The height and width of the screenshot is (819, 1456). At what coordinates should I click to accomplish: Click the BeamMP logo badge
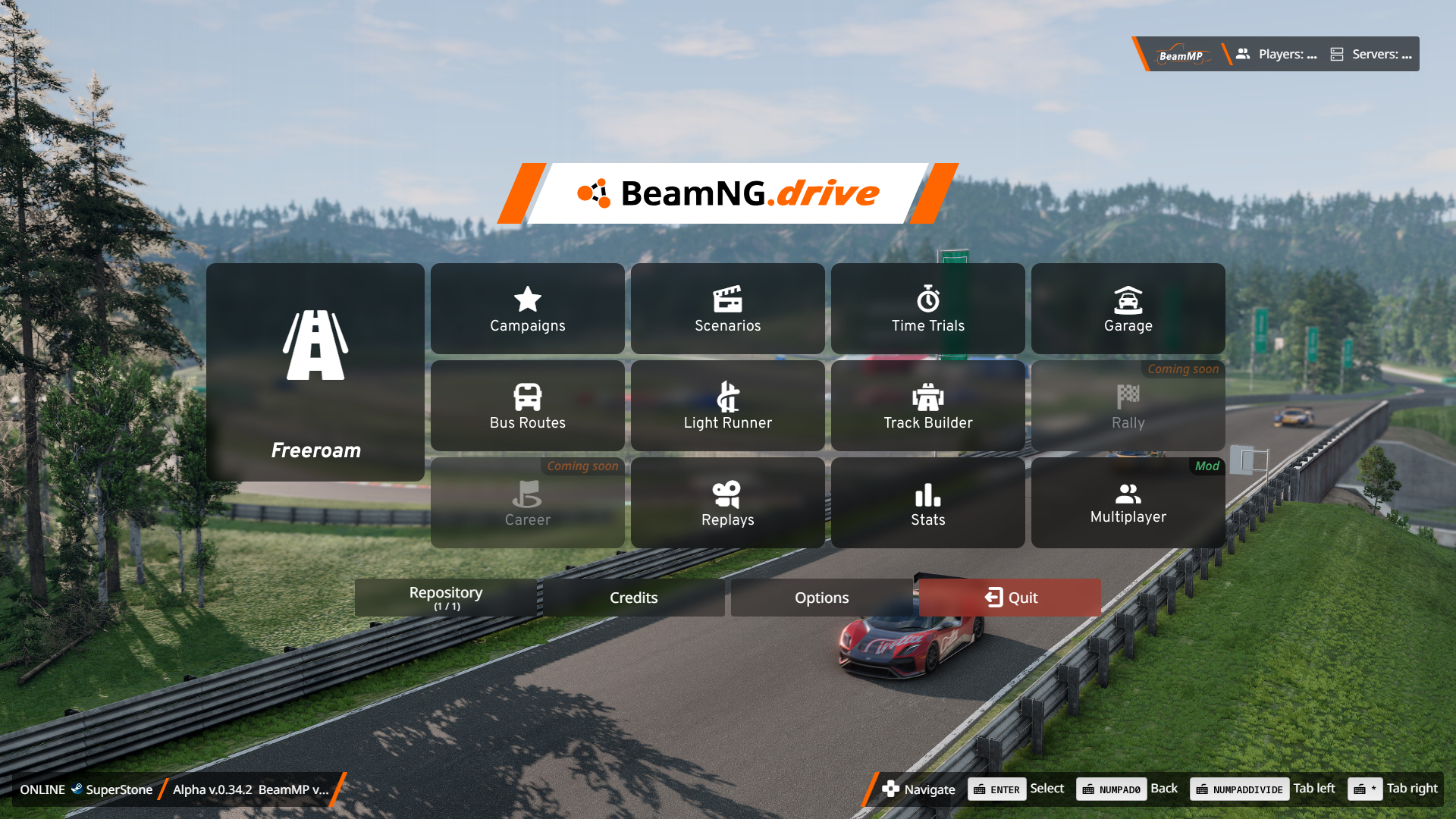tap(1181, 55)
